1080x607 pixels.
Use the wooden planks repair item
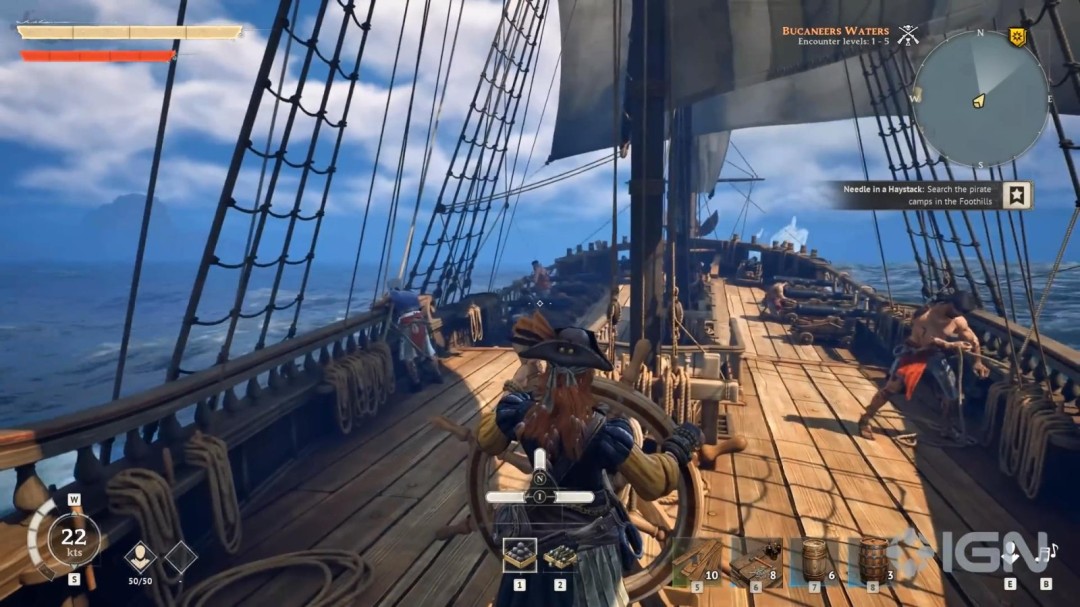[x=697, y=560]
